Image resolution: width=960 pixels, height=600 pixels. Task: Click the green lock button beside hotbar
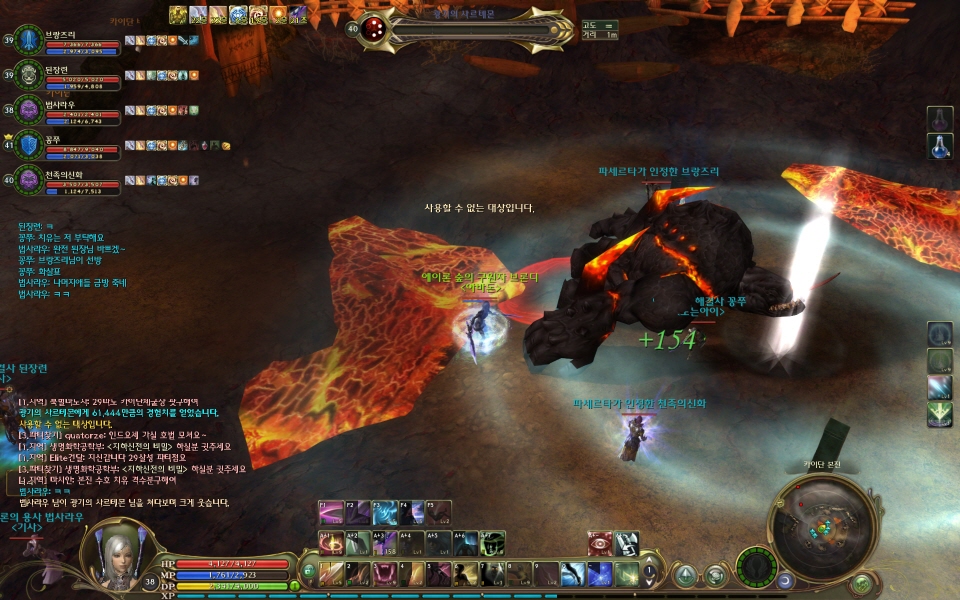[308, 572]
